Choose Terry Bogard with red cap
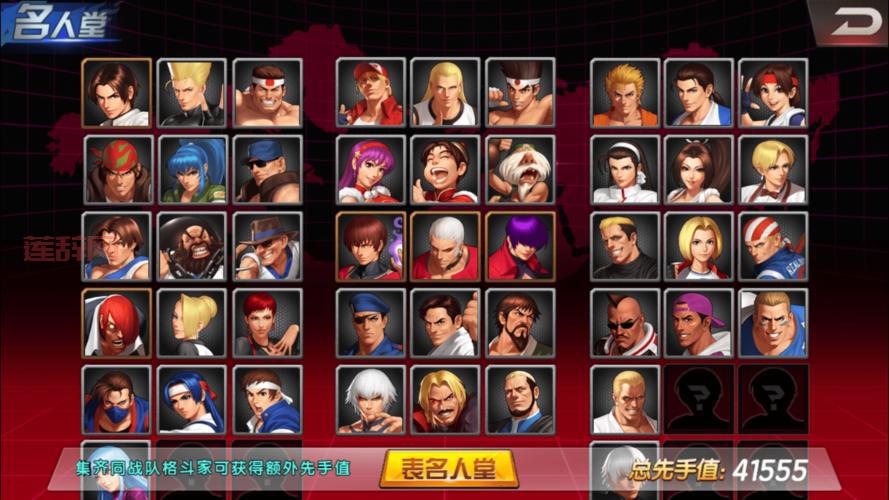Viewport: 889px width, 500px height. (371, 92)
